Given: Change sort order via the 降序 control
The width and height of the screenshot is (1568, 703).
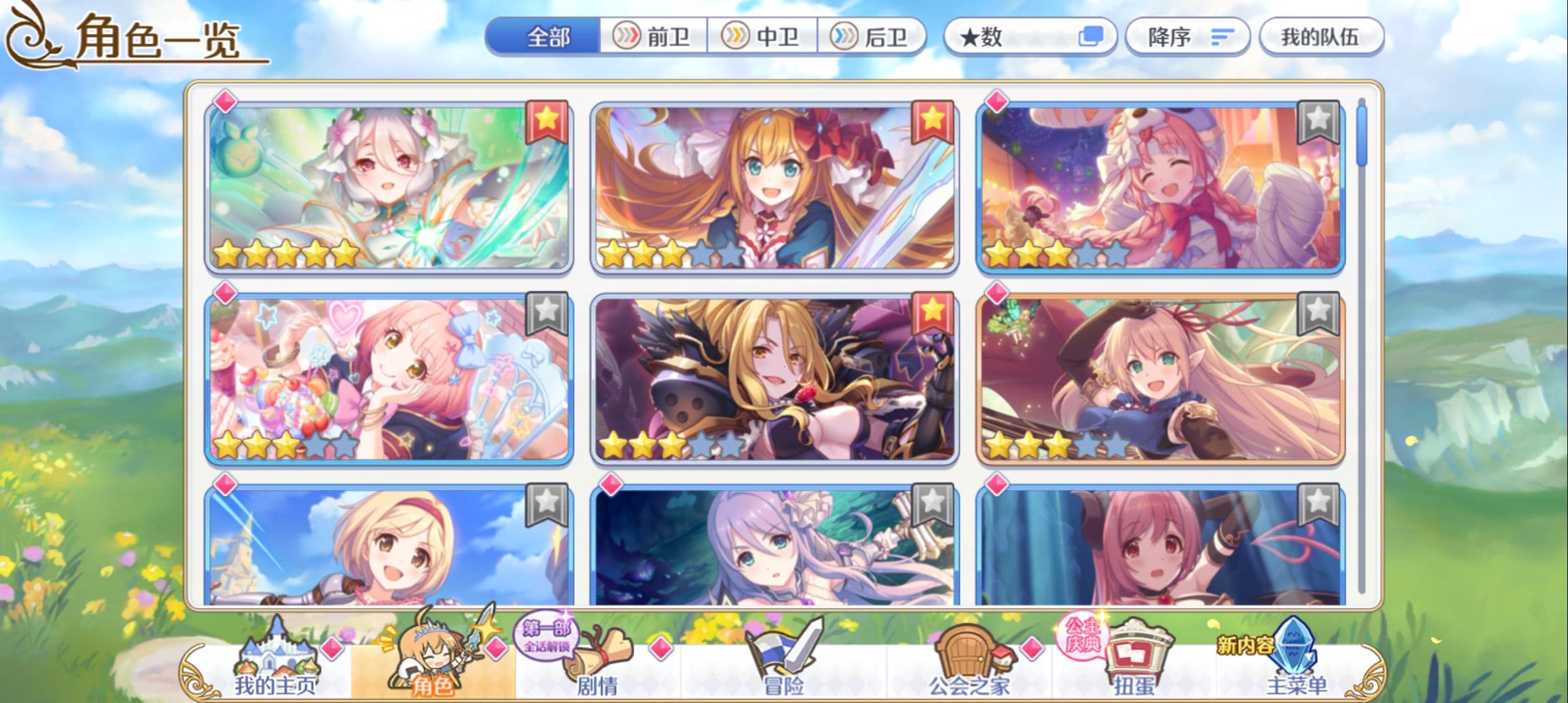Looking at the screenshot, I should tap(1186, 37).
